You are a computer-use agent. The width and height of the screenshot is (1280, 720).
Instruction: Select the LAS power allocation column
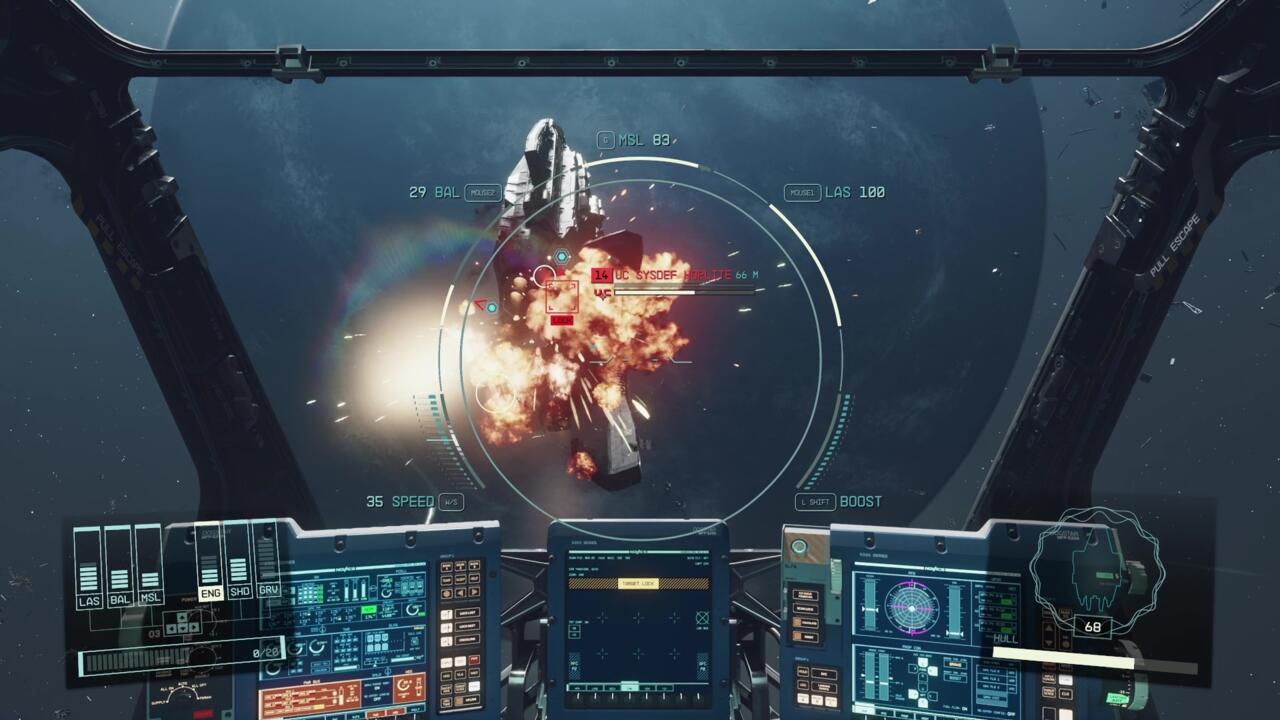point(88,570)
